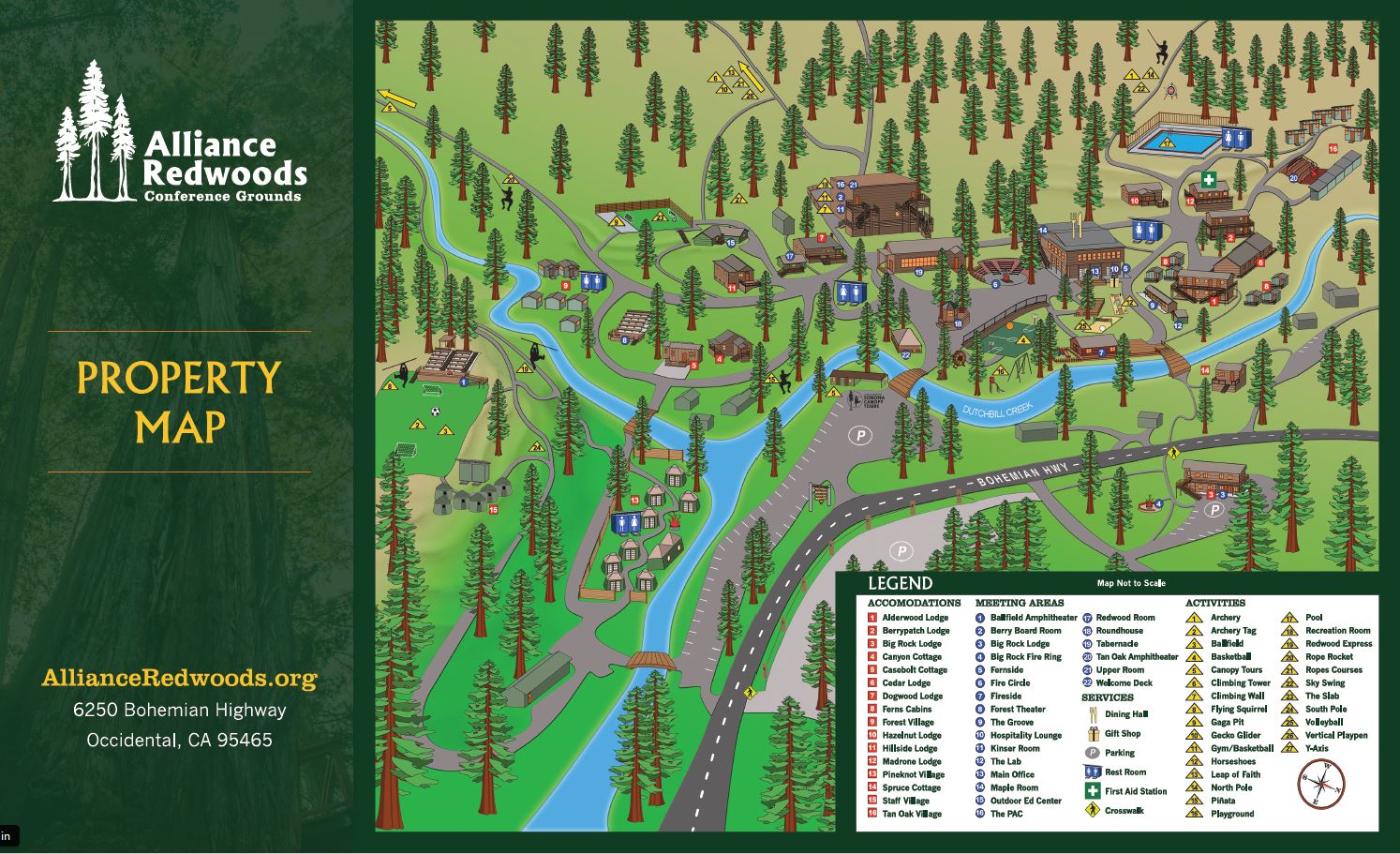Click the compass rose in the legend
The height and width of the screenshot is (854, 1400).
1321,785
